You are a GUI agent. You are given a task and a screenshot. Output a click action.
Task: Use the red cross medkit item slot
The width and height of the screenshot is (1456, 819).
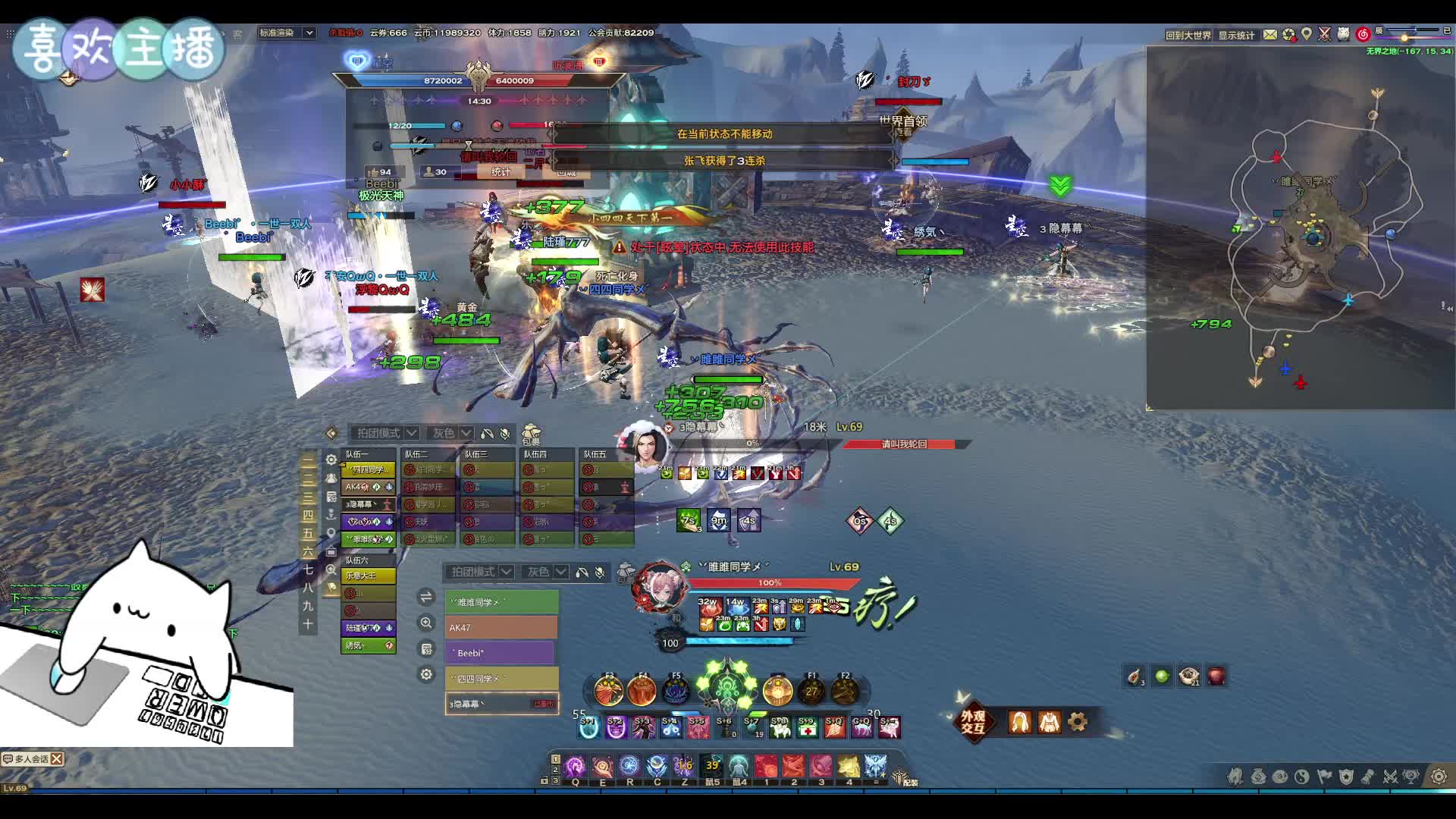click(808, 728)
